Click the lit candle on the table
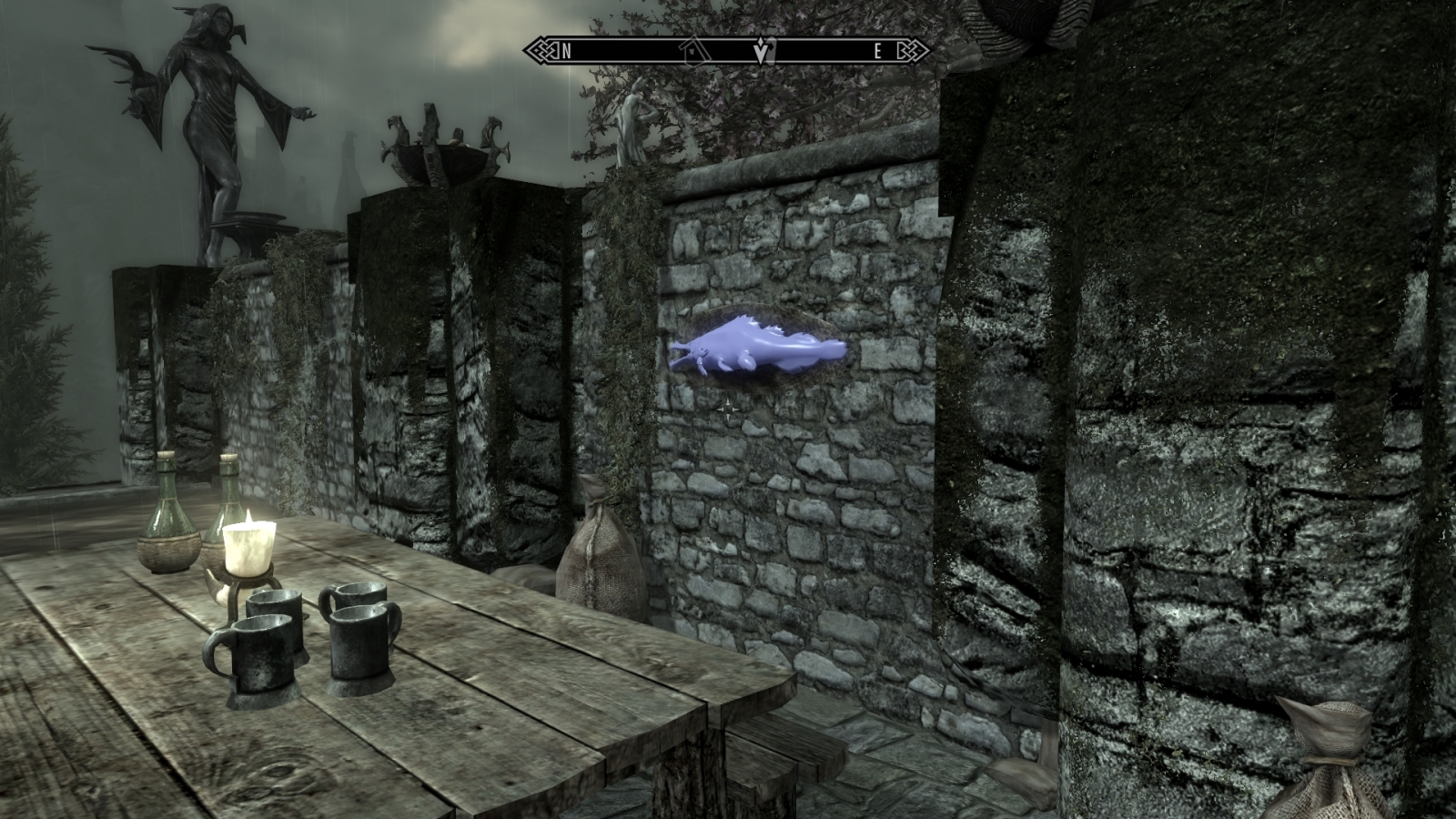 coord(248,544)
